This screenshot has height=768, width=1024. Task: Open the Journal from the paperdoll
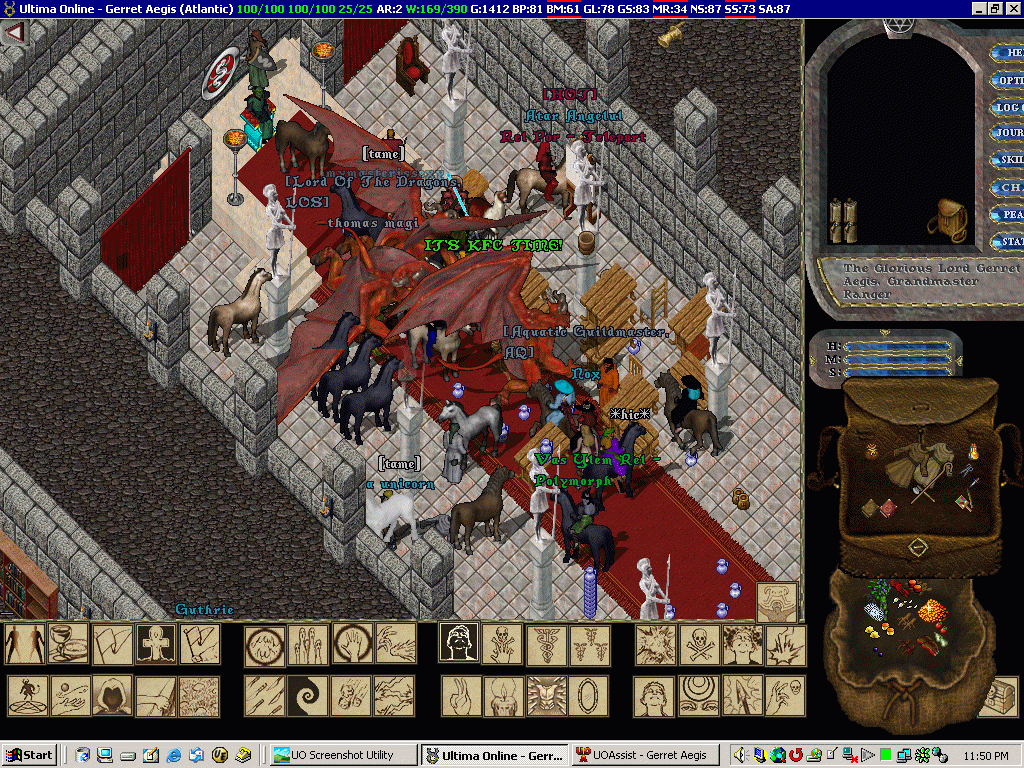point(1006,133)
